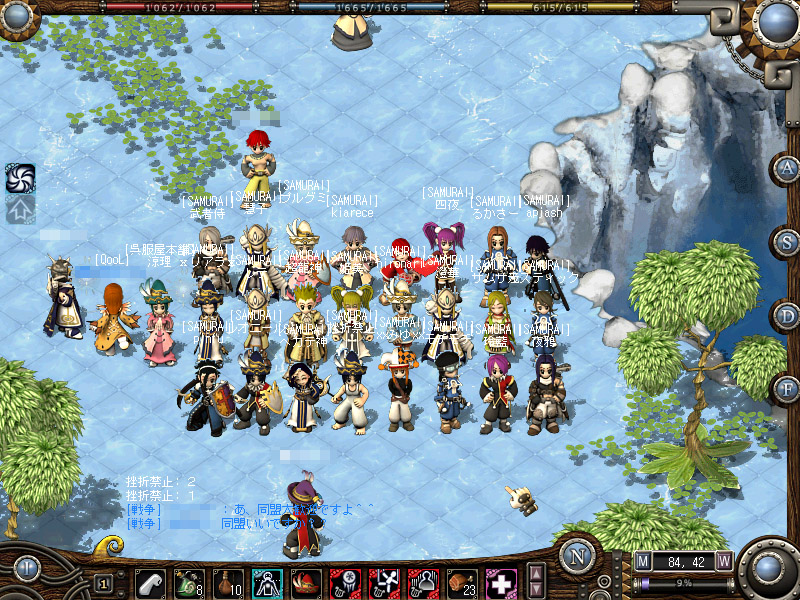The image size is (800, 600).
Task: Click the S shortcut button
Action: point(788,242)
